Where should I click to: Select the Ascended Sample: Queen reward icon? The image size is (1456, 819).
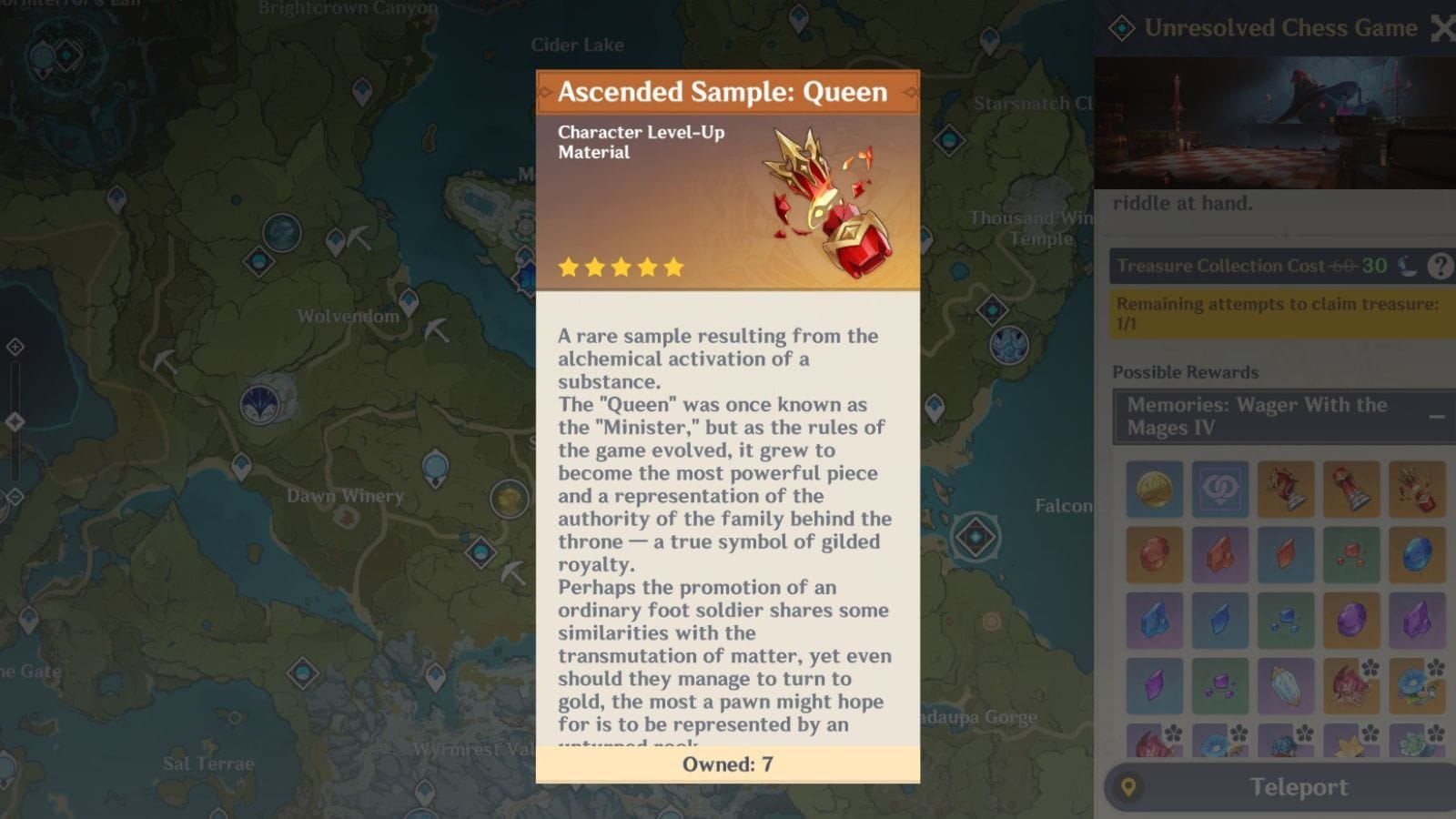pos(1417,488)
